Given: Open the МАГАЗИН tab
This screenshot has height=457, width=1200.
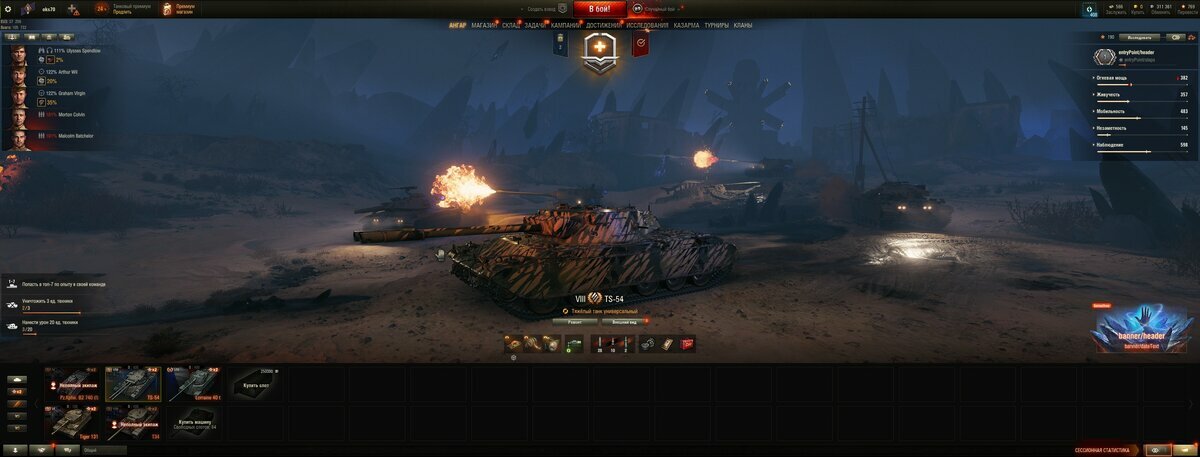Looking at the screenshot, I should click(x=483, y=25).
